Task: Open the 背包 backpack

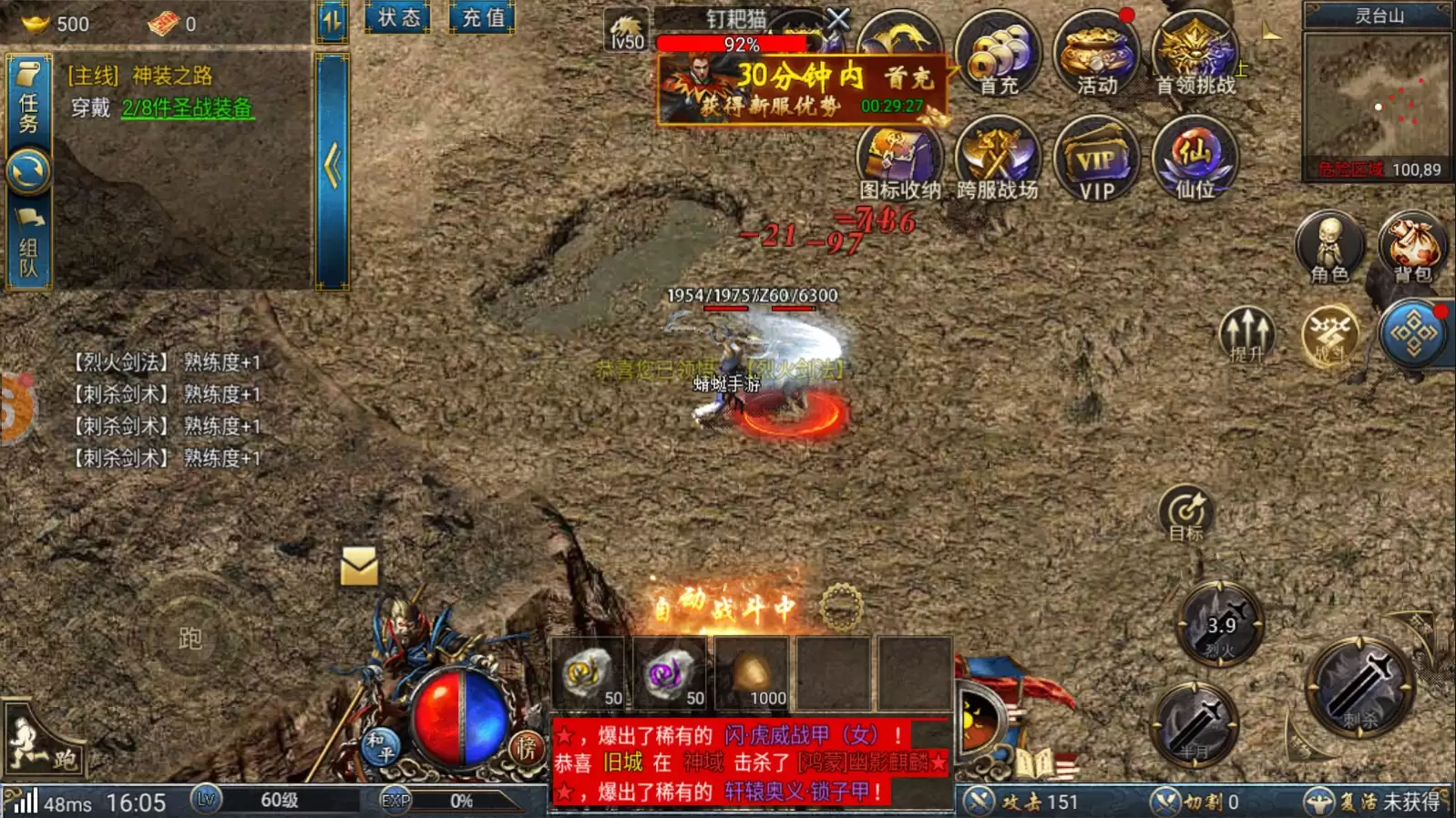Action: 1411,247
